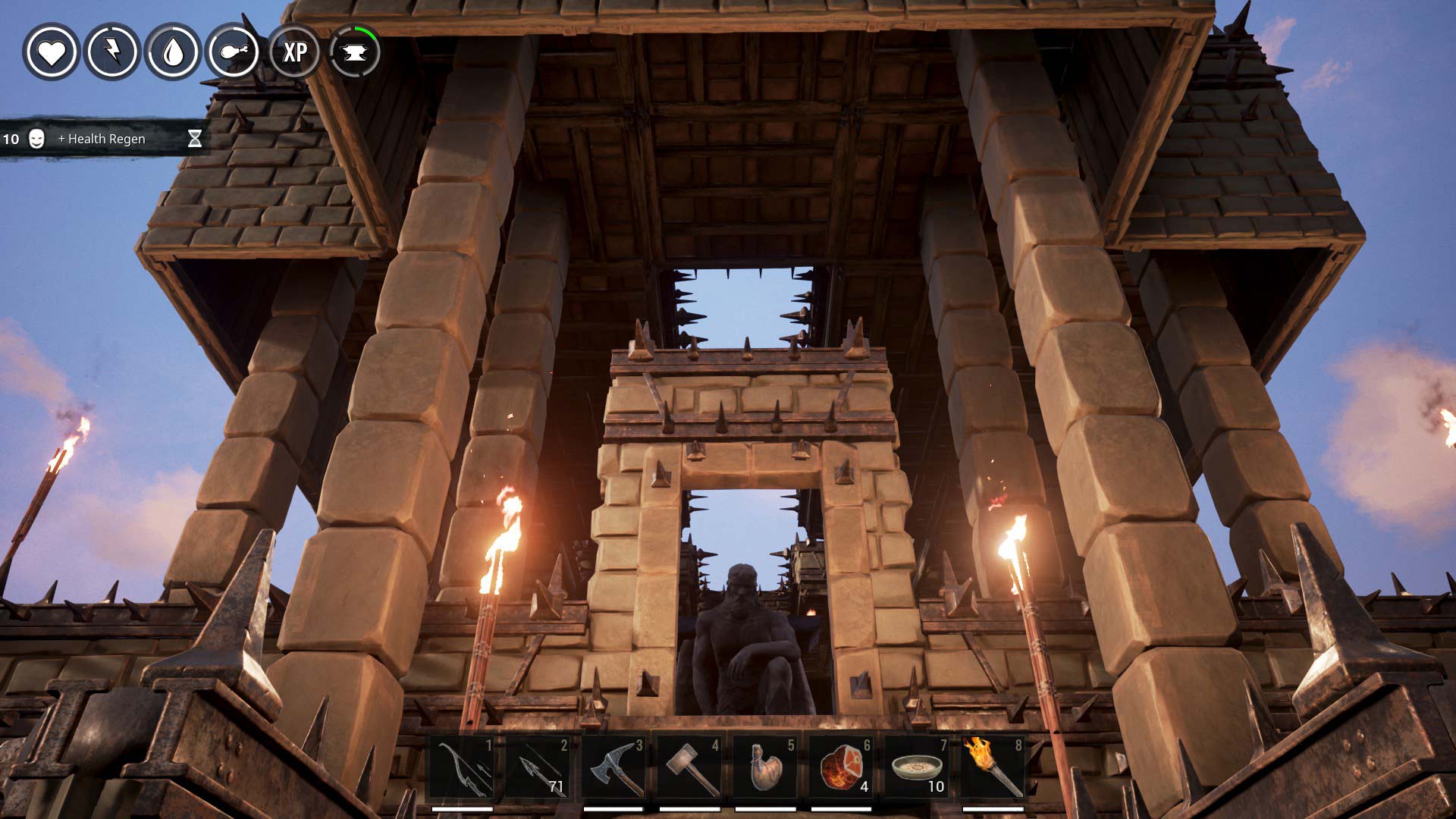
Task: Select the bow in hotbar slot 1
Action: pyautogui.click(x=463, y=767)
